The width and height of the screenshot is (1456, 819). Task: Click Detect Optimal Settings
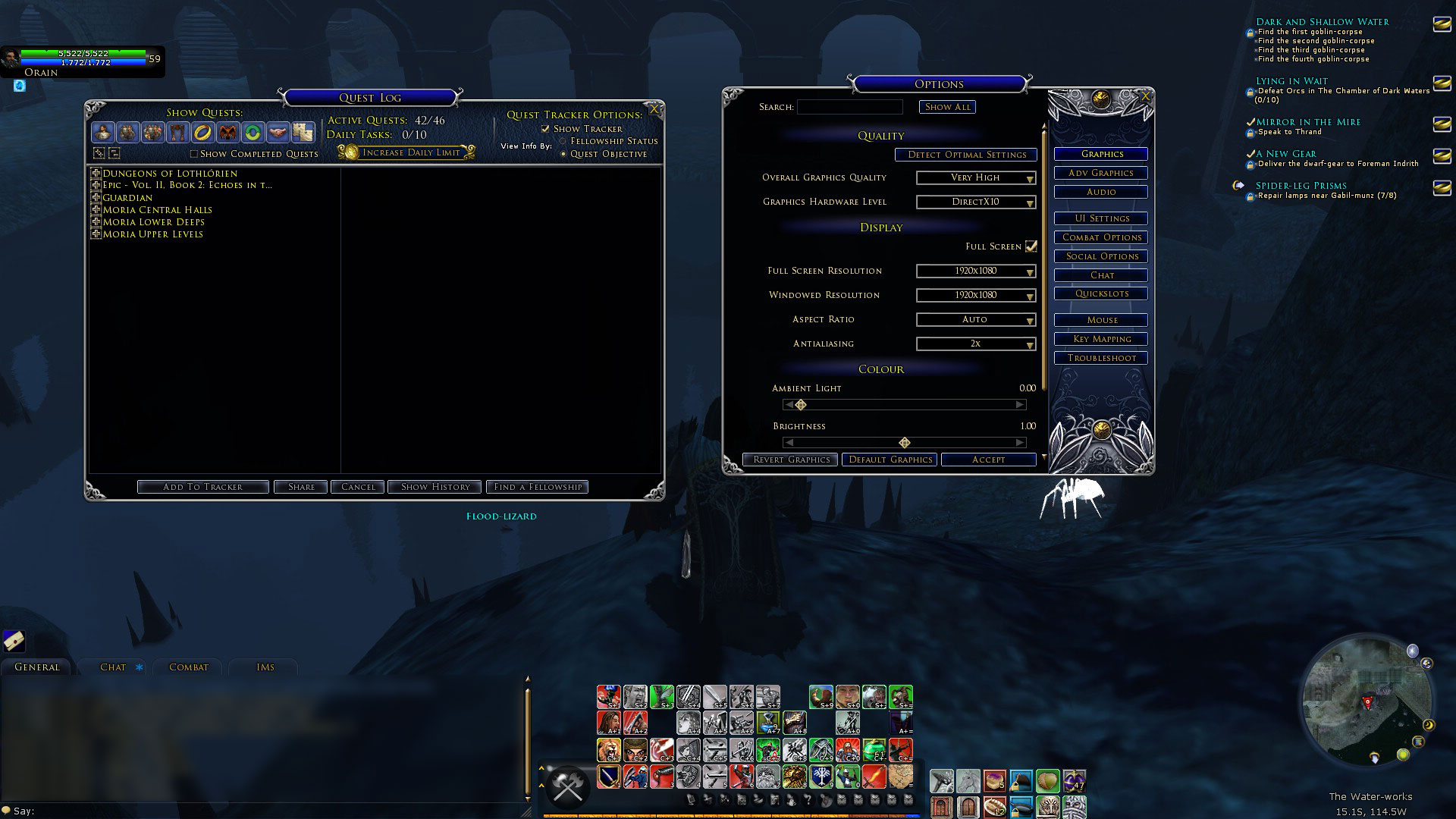pyautogui.click(x=966, y=155)
